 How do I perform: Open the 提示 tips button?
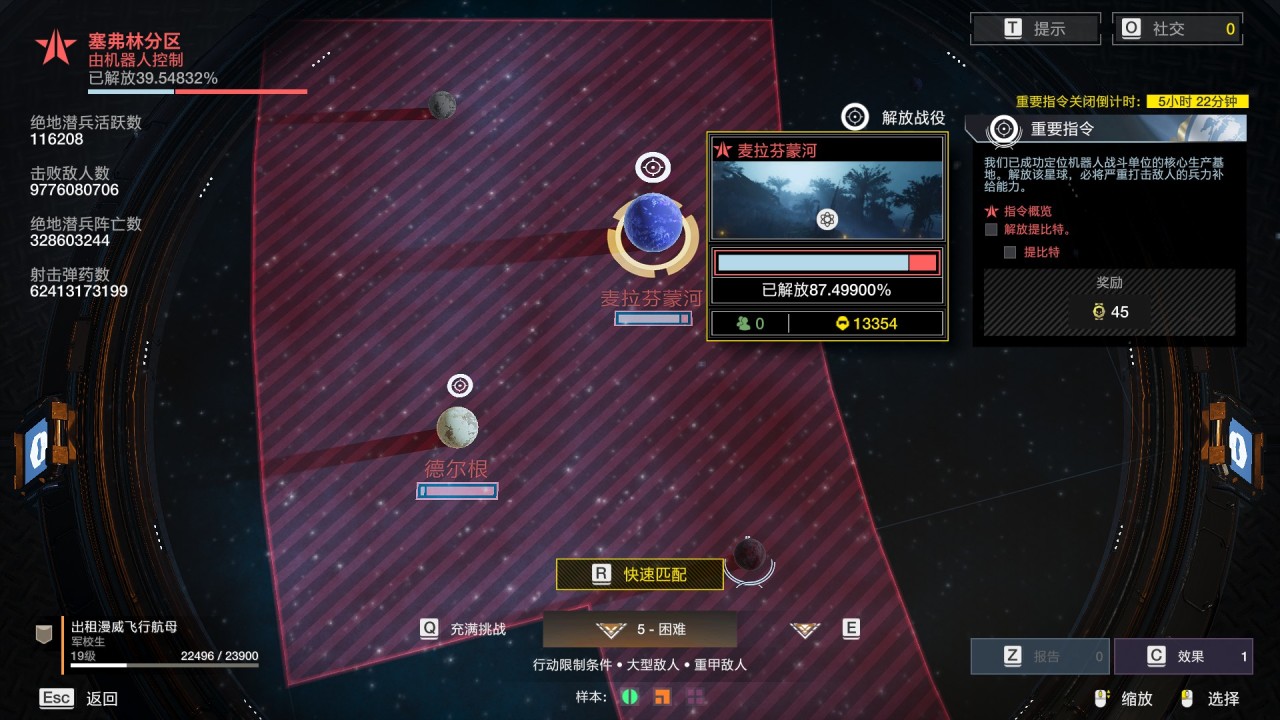[1035, 29]
